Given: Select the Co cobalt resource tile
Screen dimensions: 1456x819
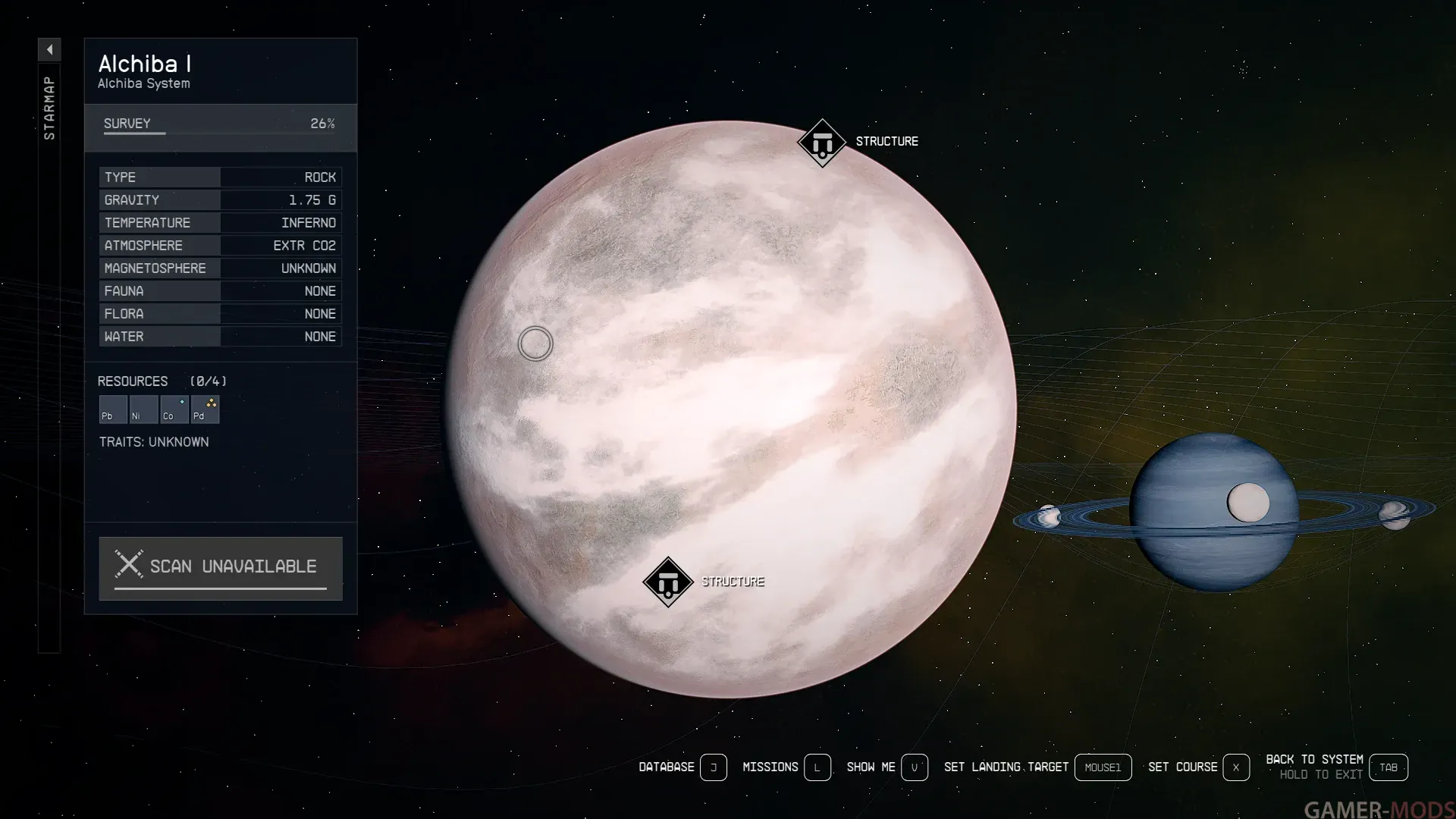Looking at the screenshot, I should tap(174, 409).
